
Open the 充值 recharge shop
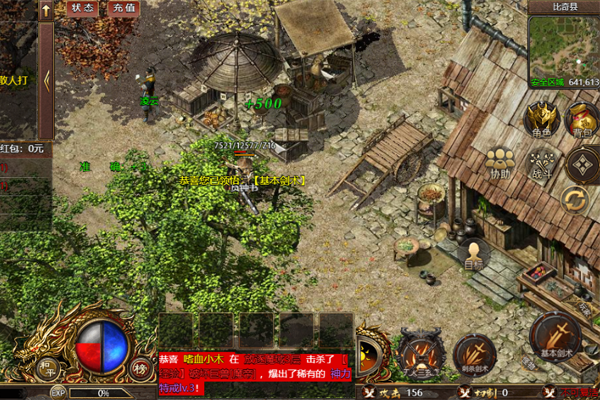click(x=123, y=7)
